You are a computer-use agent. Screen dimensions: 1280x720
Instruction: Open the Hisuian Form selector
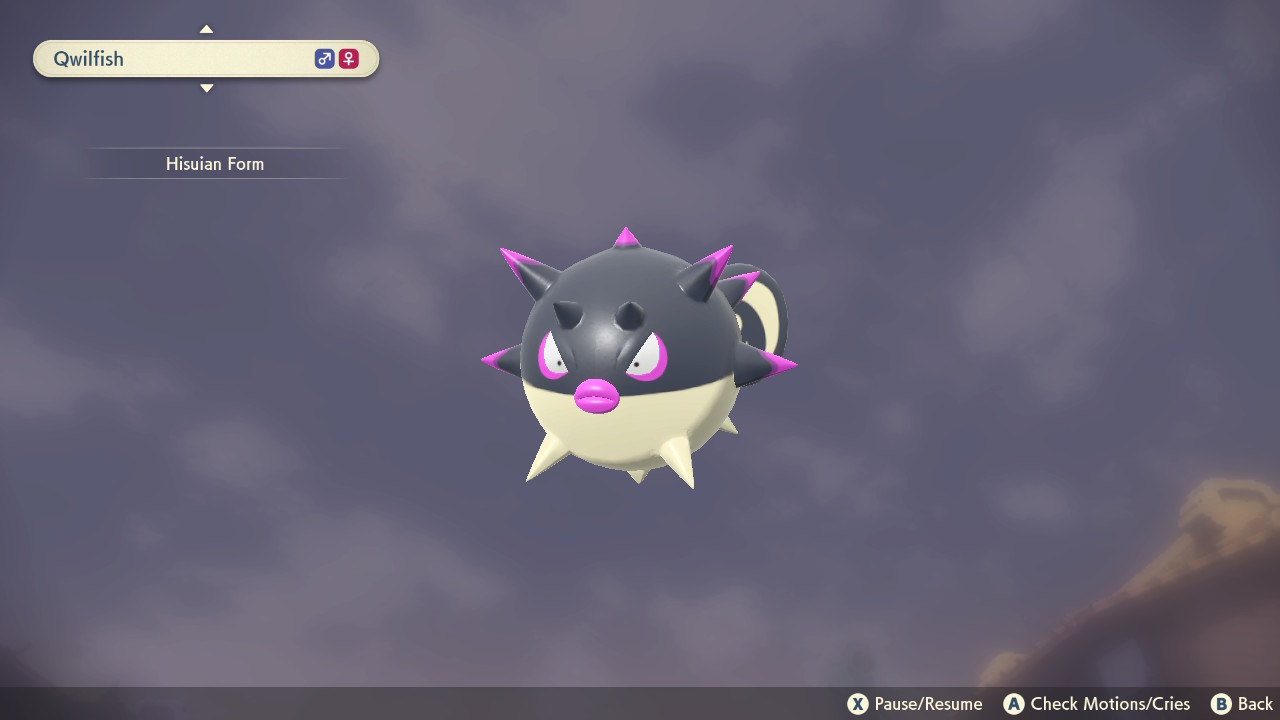pos(215,163)
